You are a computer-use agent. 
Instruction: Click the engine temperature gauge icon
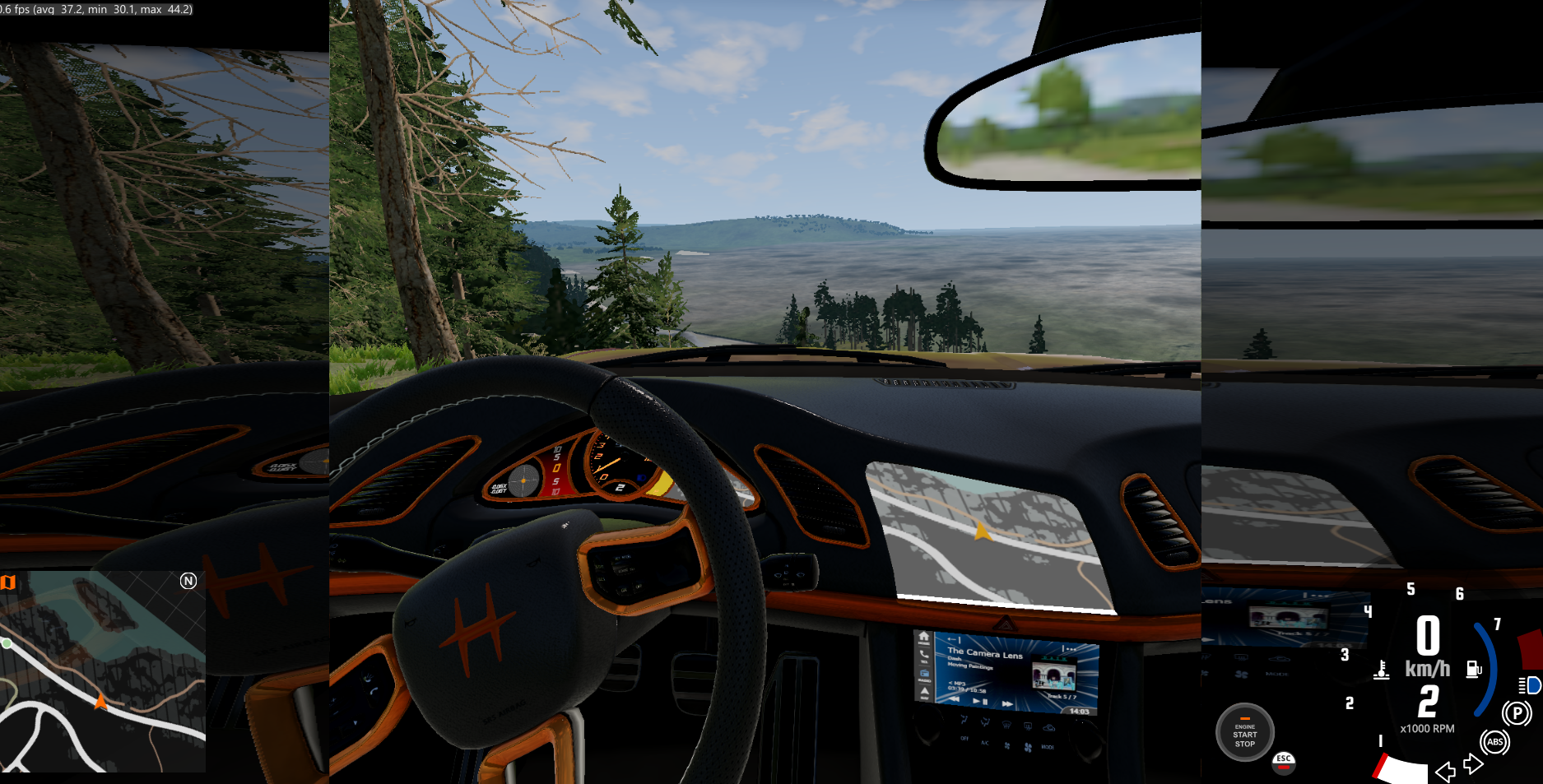(1382, 670)
